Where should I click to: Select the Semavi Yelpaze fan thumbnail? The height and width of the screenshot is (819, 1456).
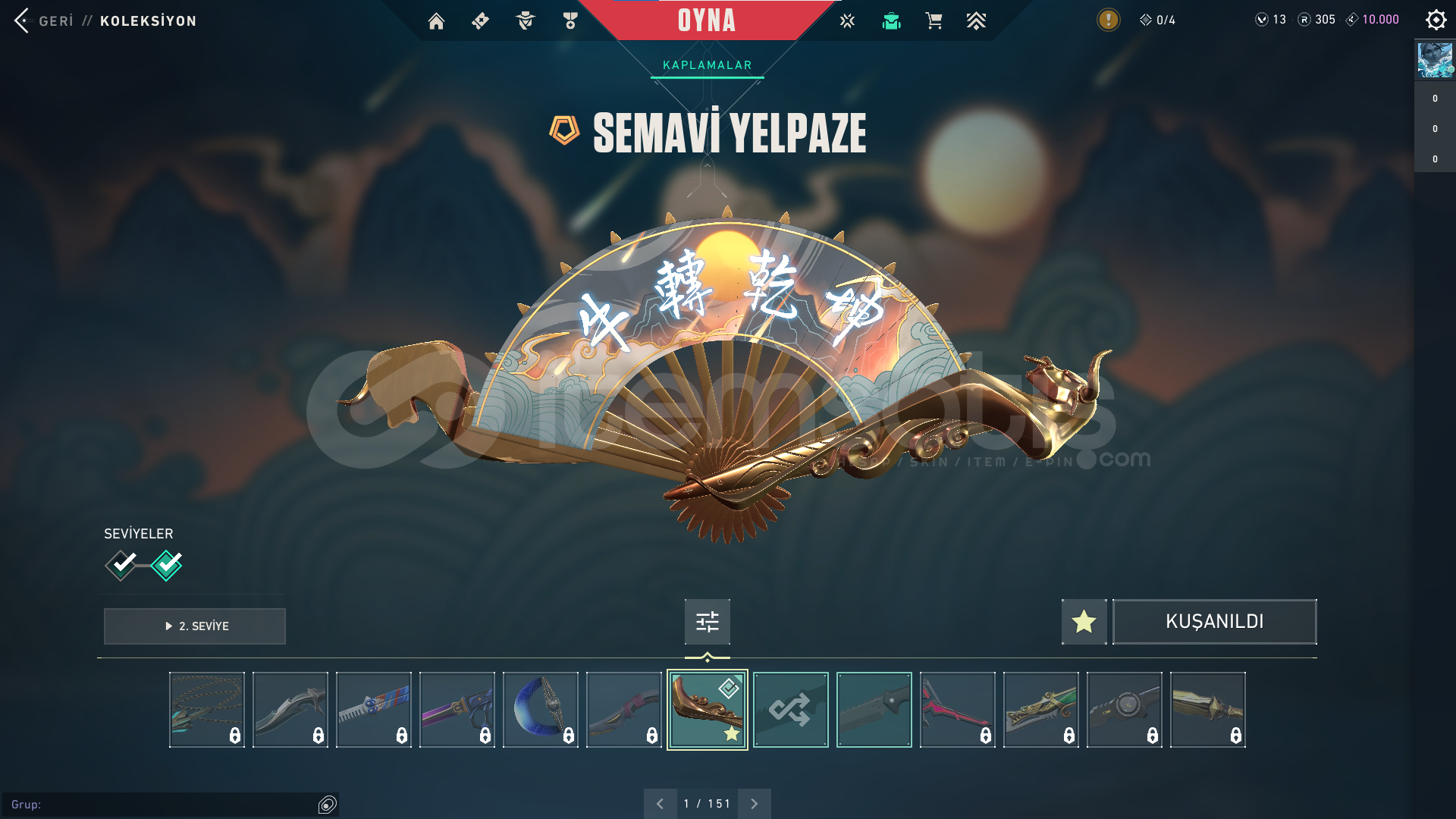[x=707, y=710]
